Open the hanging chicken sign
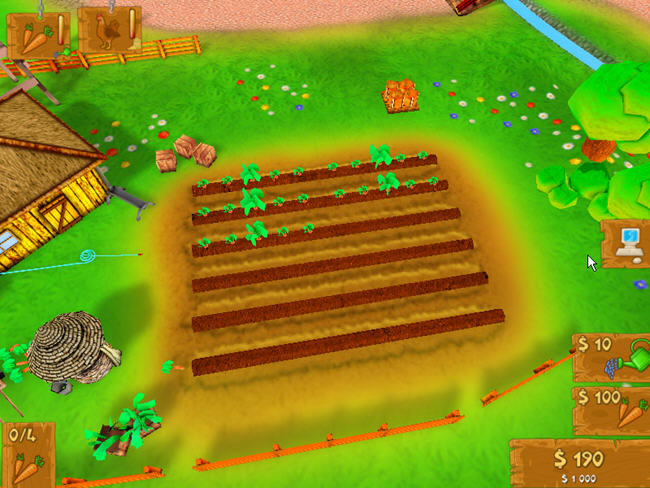Viewport: 650px width, 488px height. point(108,30)
